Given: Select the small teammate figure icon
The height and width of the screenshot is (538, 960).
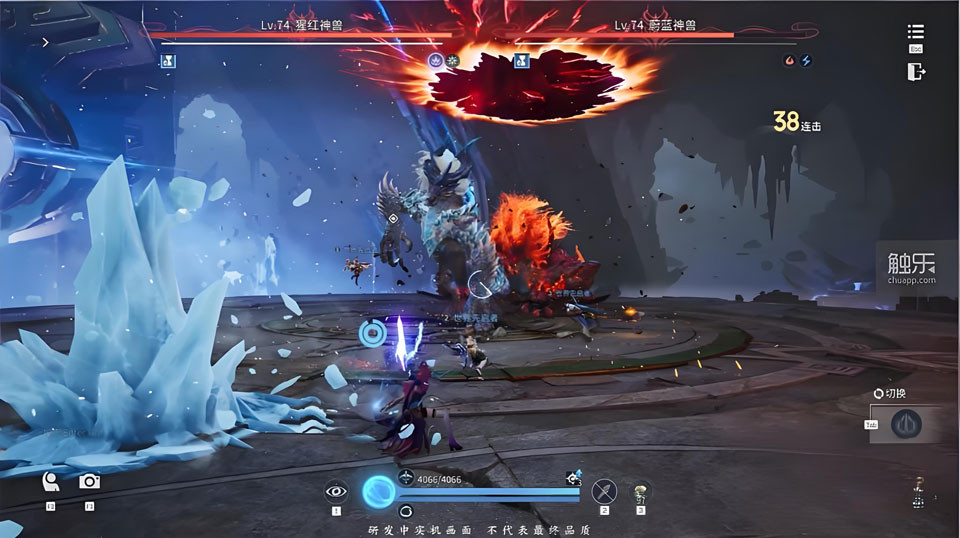Looking at the screenshot, I should (x=918, y=488).
